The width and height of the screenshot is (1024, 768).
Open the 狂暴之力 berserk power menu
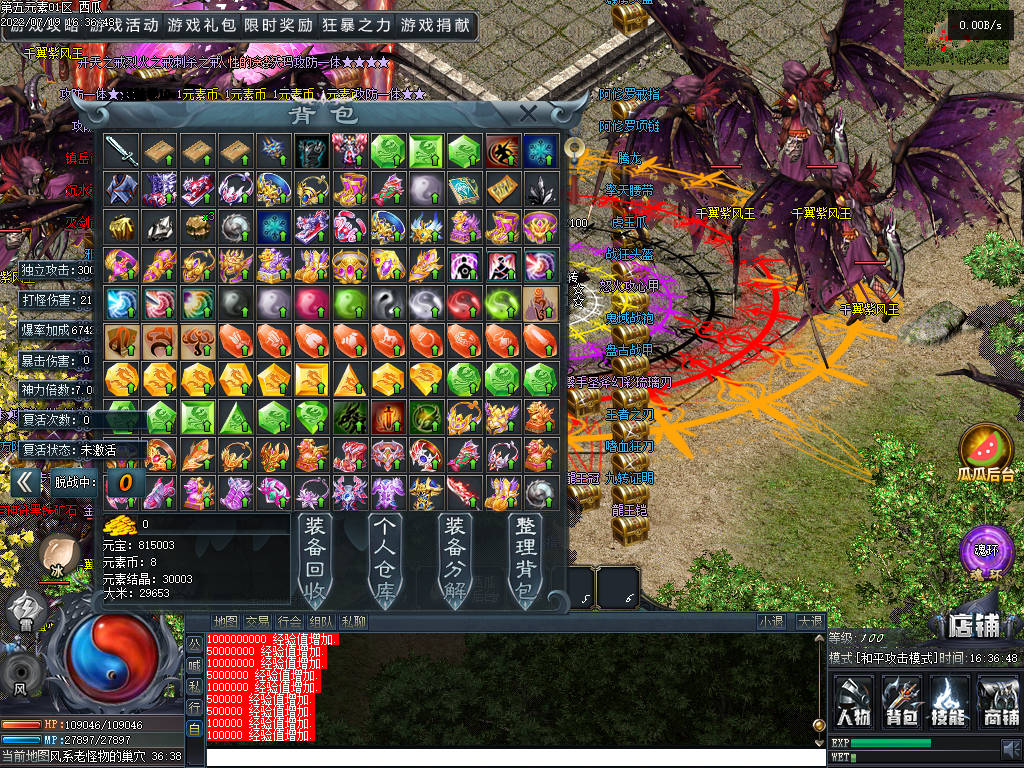(357, 25)
